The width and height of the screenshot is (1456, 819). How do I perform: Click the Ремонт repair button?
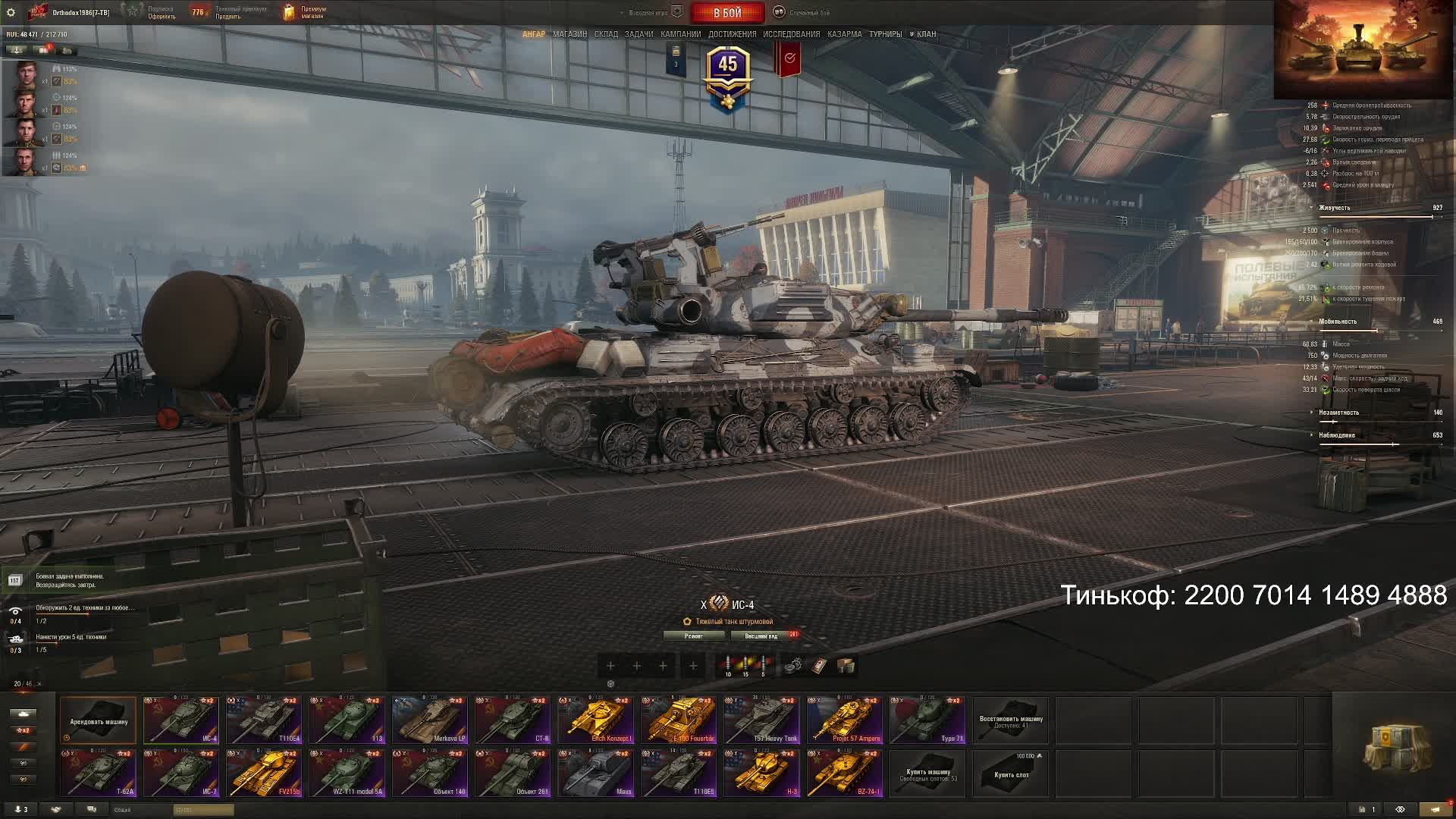[x=694, y=636]
